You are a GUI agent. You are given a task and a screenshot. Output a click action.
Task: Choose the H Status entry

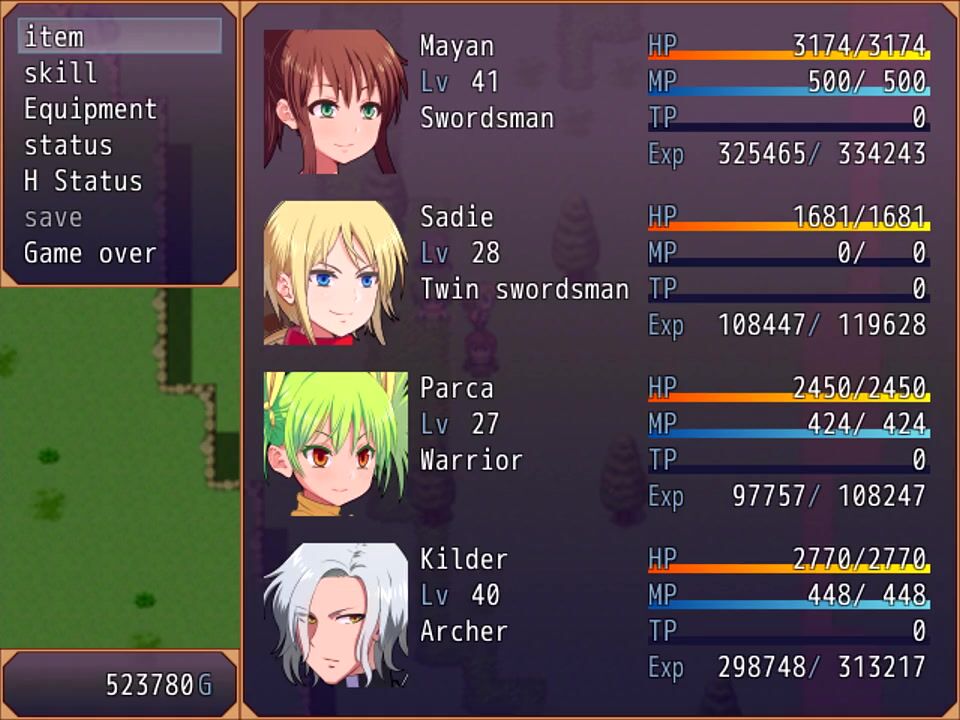point(83,181)
